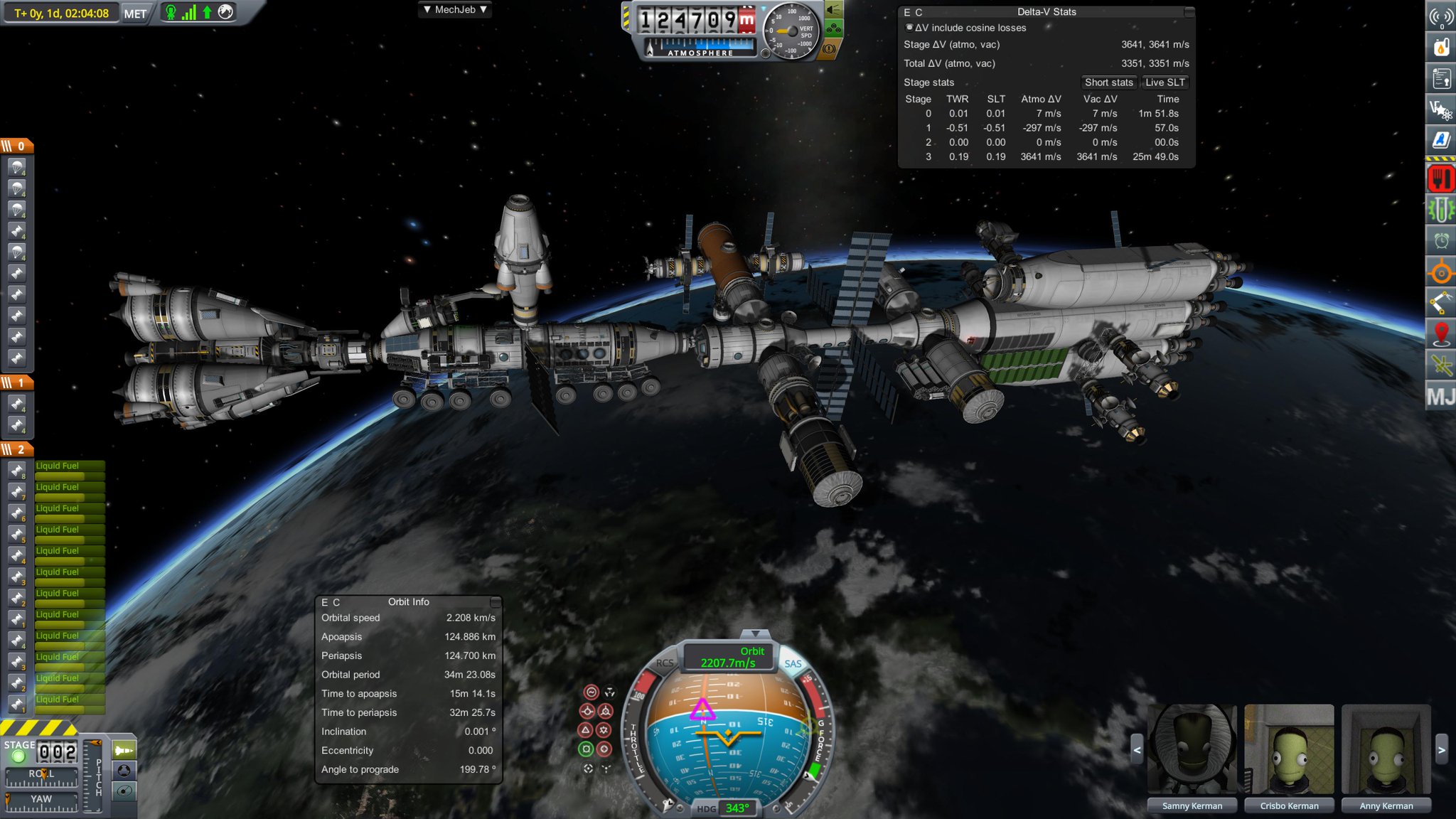Viewport: 1456px width, 819px height.
Task: Click the antenna signal icon atop the sidebar
Action: (x=1442, y=16)
